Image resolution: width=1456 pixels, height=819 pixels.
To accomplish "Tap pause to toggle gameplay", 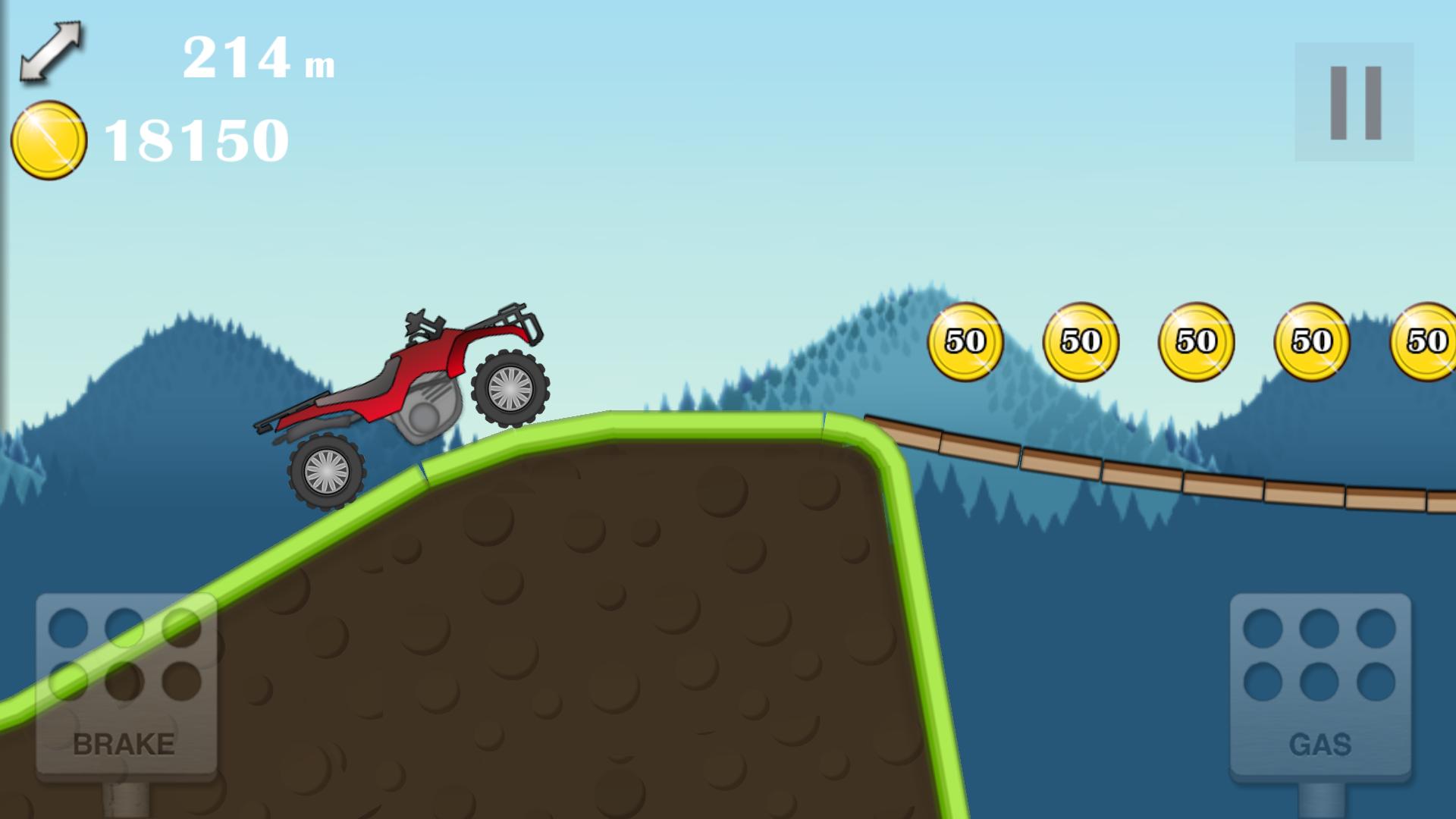I will point(1354,102).
